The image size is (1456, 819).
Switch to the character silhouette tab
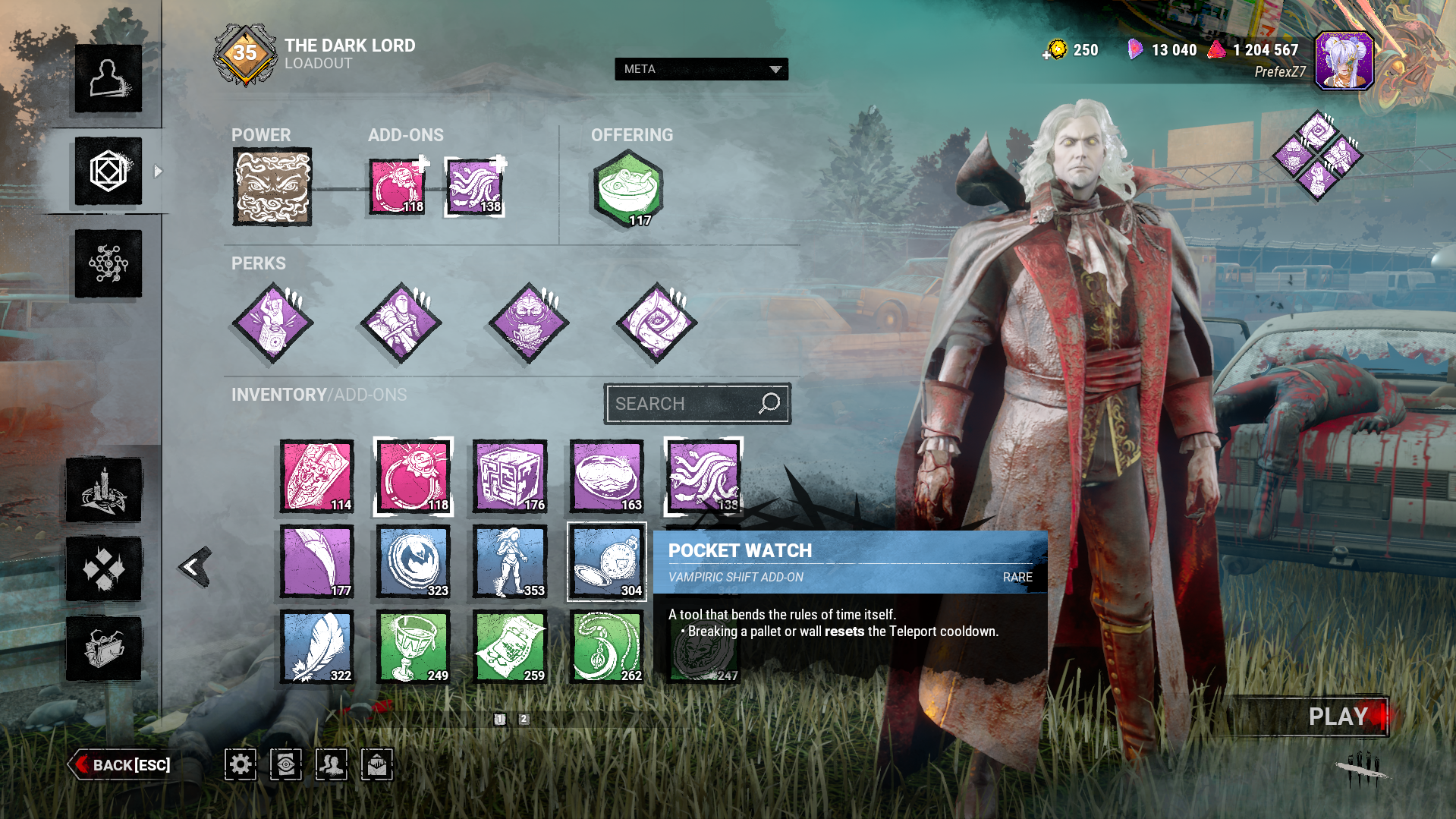108,79
